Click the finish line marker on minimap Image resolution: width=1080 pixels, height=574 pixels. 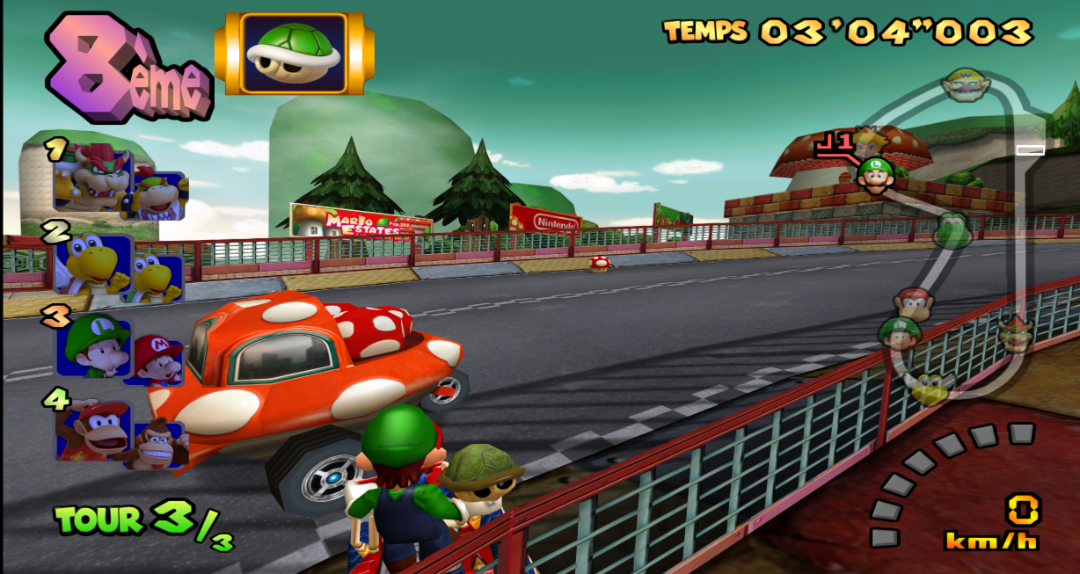click(x=1030, y=150)
